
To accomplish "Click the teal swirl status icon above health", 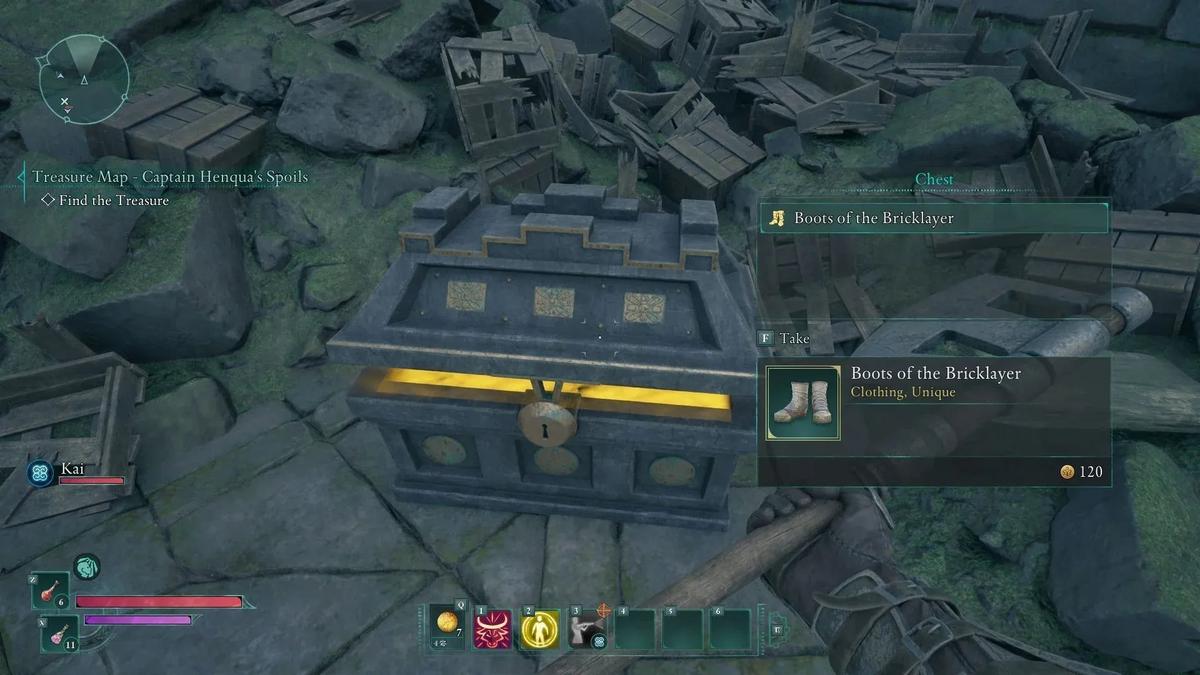I will [x=86, y=568].
